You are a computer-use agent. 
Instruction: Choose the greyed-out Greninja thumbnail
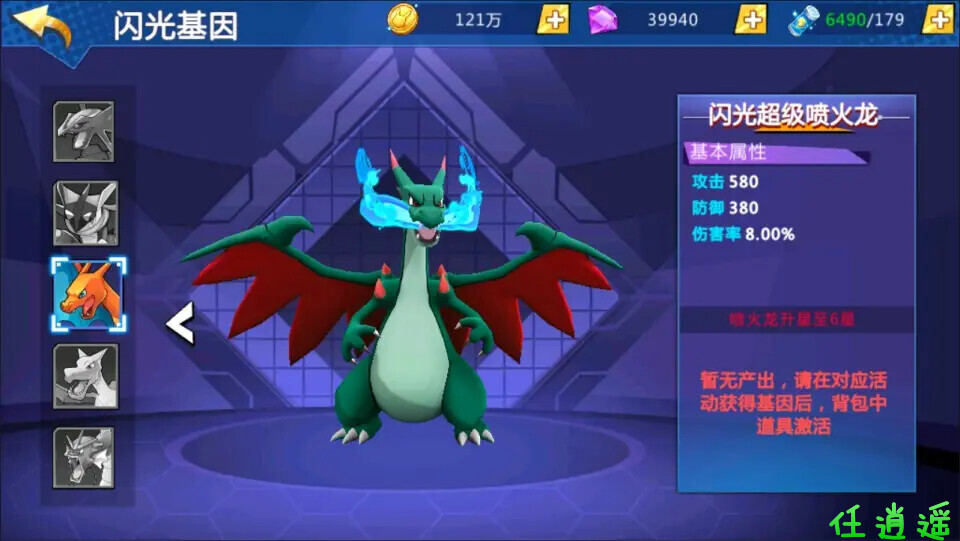[85, 212]
